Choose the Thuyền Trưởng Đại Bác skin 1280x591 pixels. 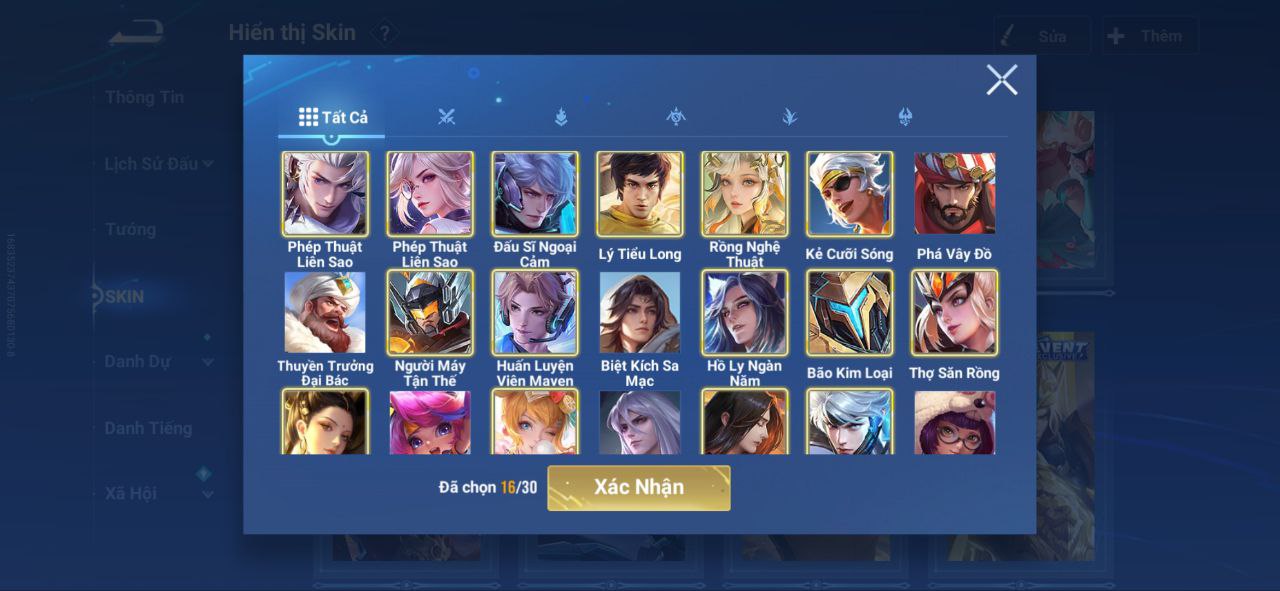click(325, 313)
